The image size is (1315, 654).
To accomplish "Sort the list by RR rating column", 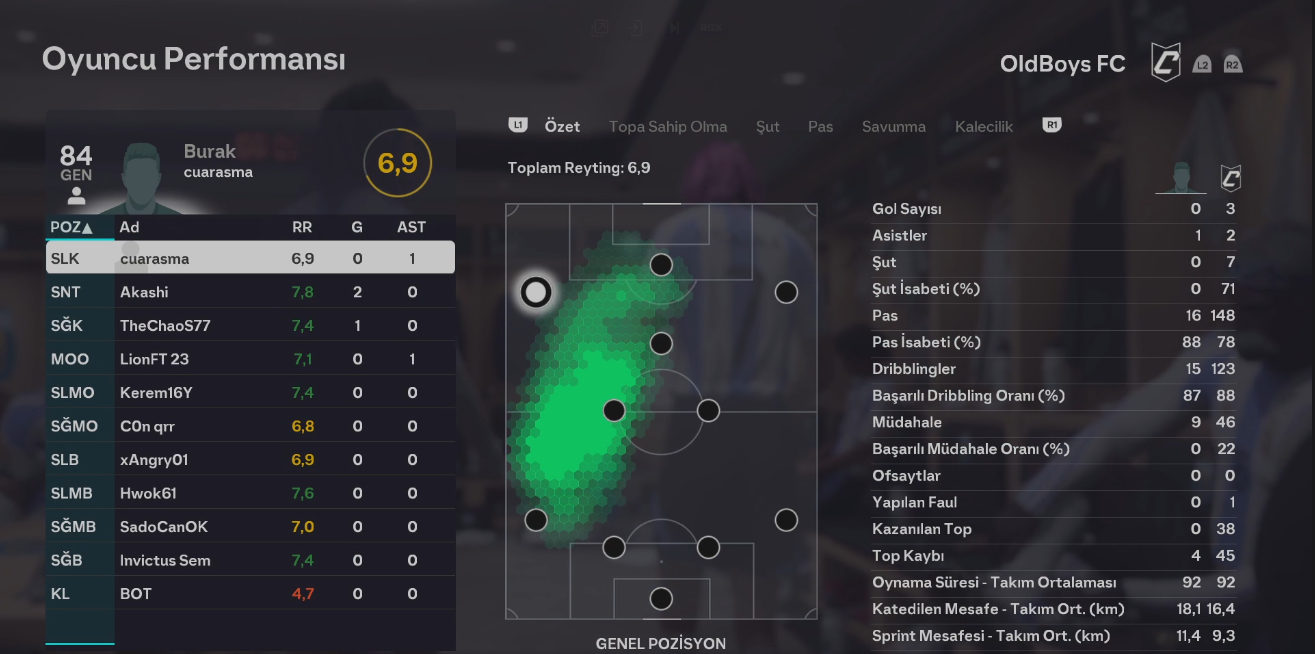I will point(302,228).
